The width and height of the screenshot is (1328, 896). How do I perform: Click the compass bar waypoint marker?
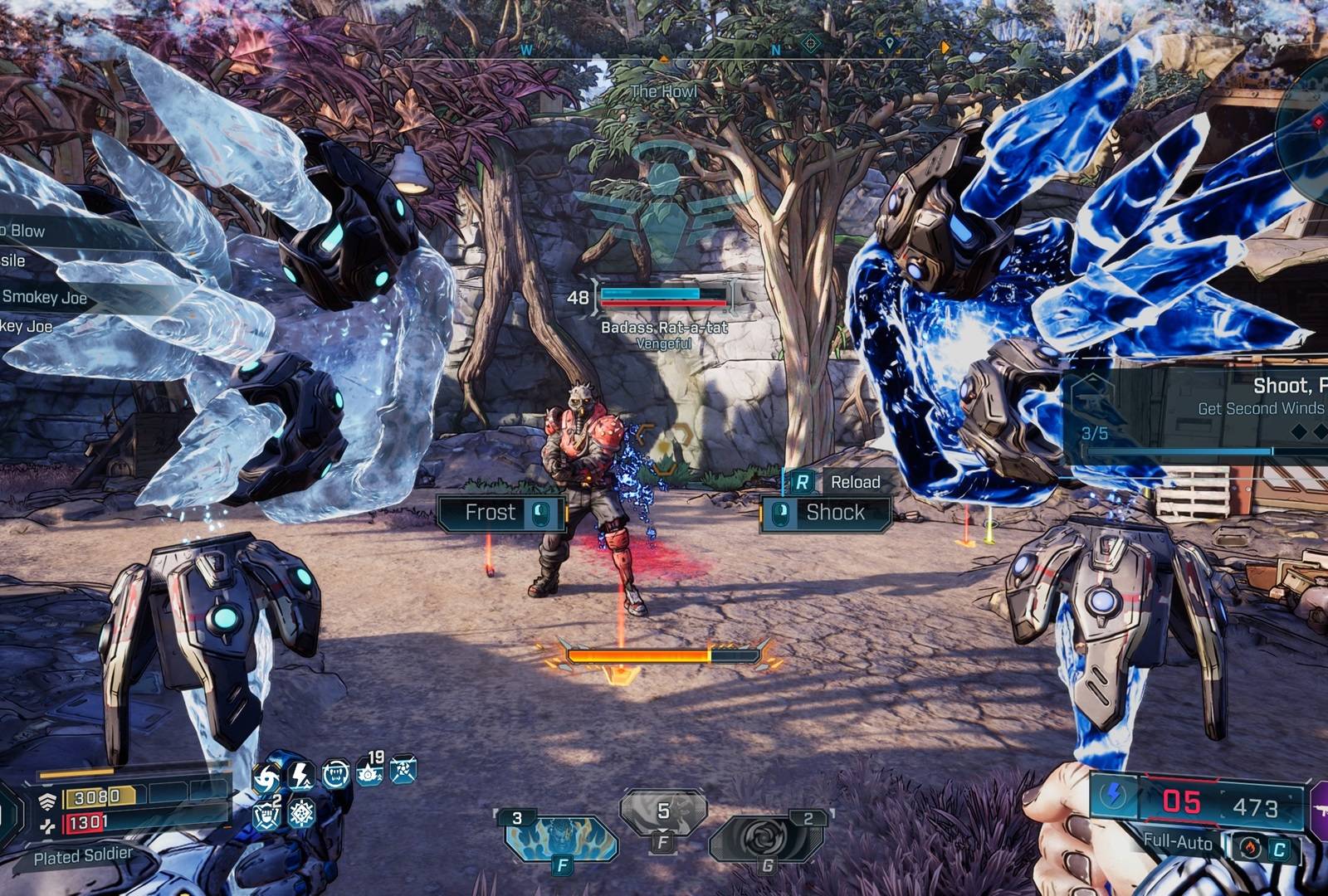coord(889,43)
